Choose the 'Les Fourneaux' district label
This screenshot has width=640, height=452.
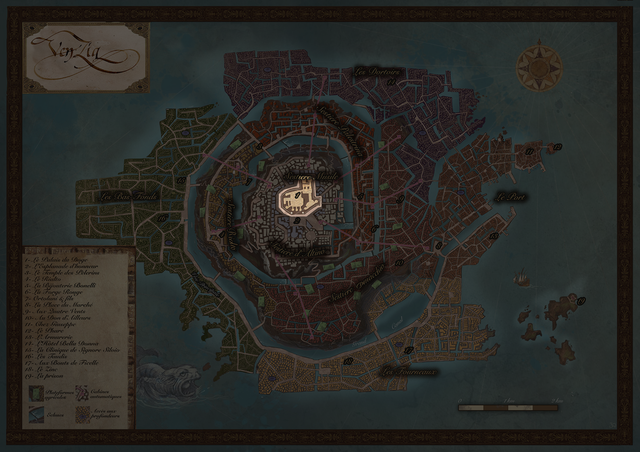[x=410, y=372]
